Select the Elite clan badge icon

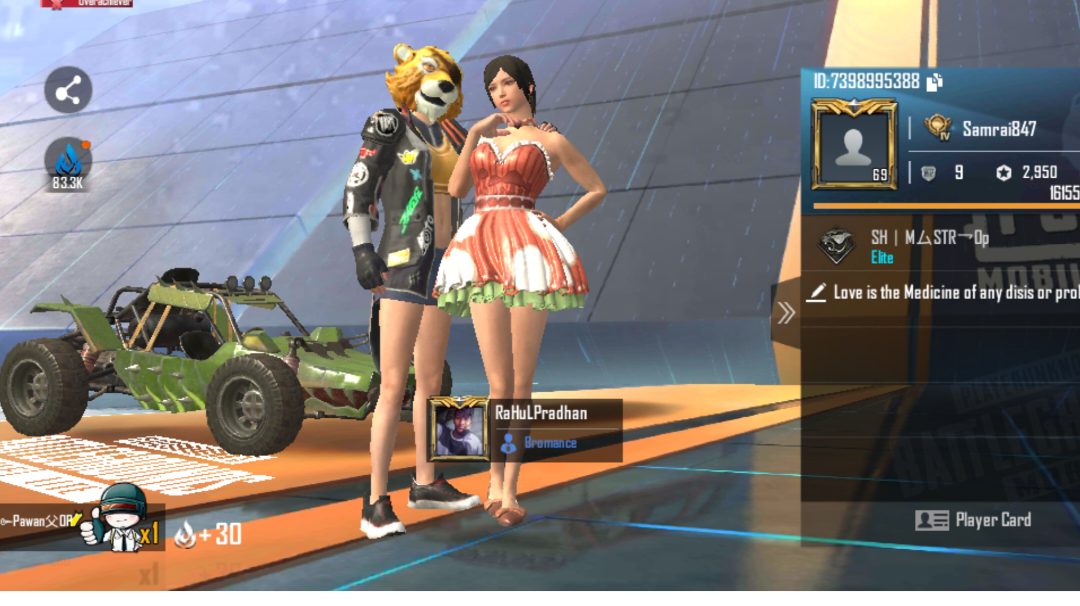836,247
